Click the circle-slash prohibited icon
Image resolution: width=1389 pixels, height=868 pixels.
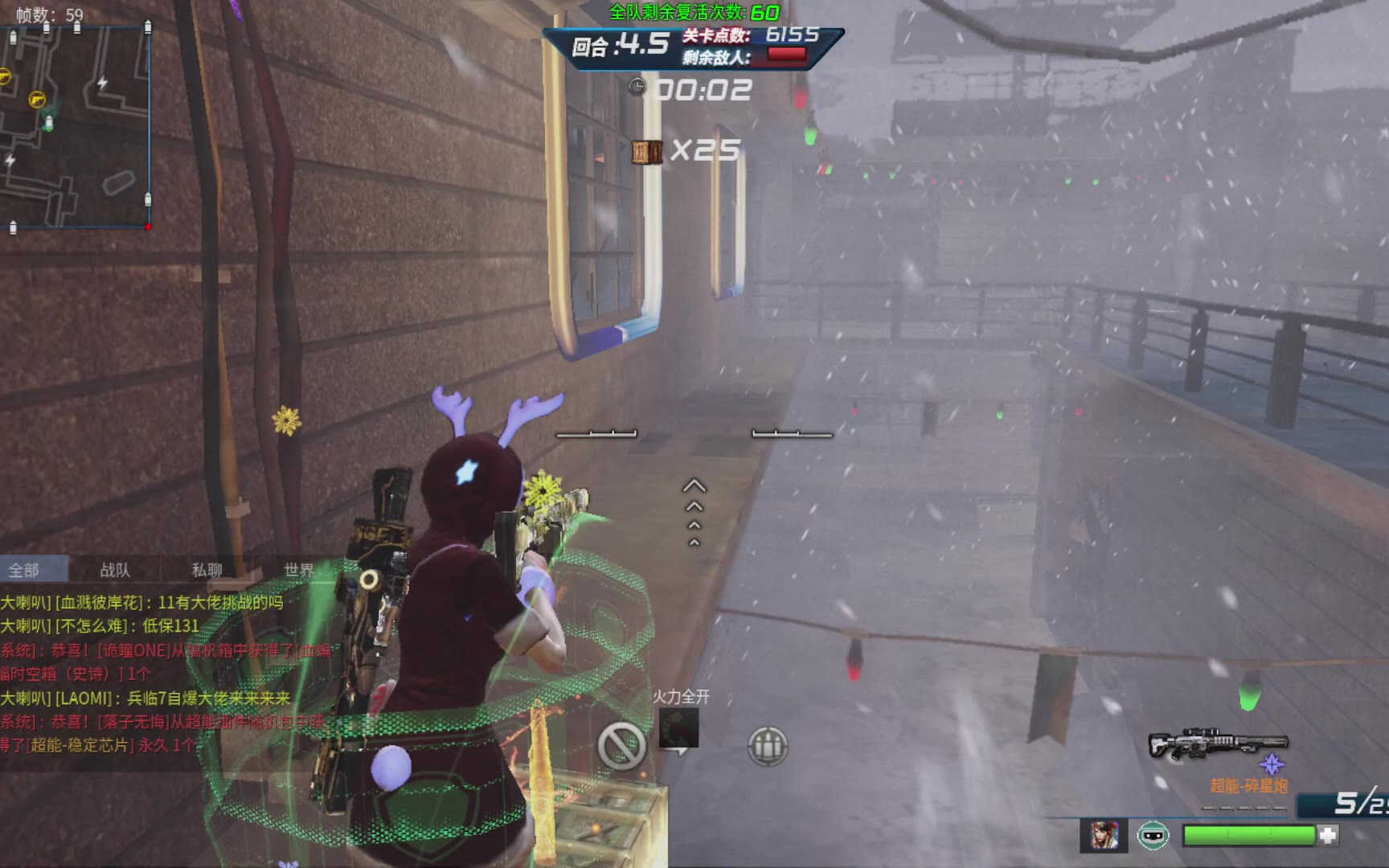621,746
